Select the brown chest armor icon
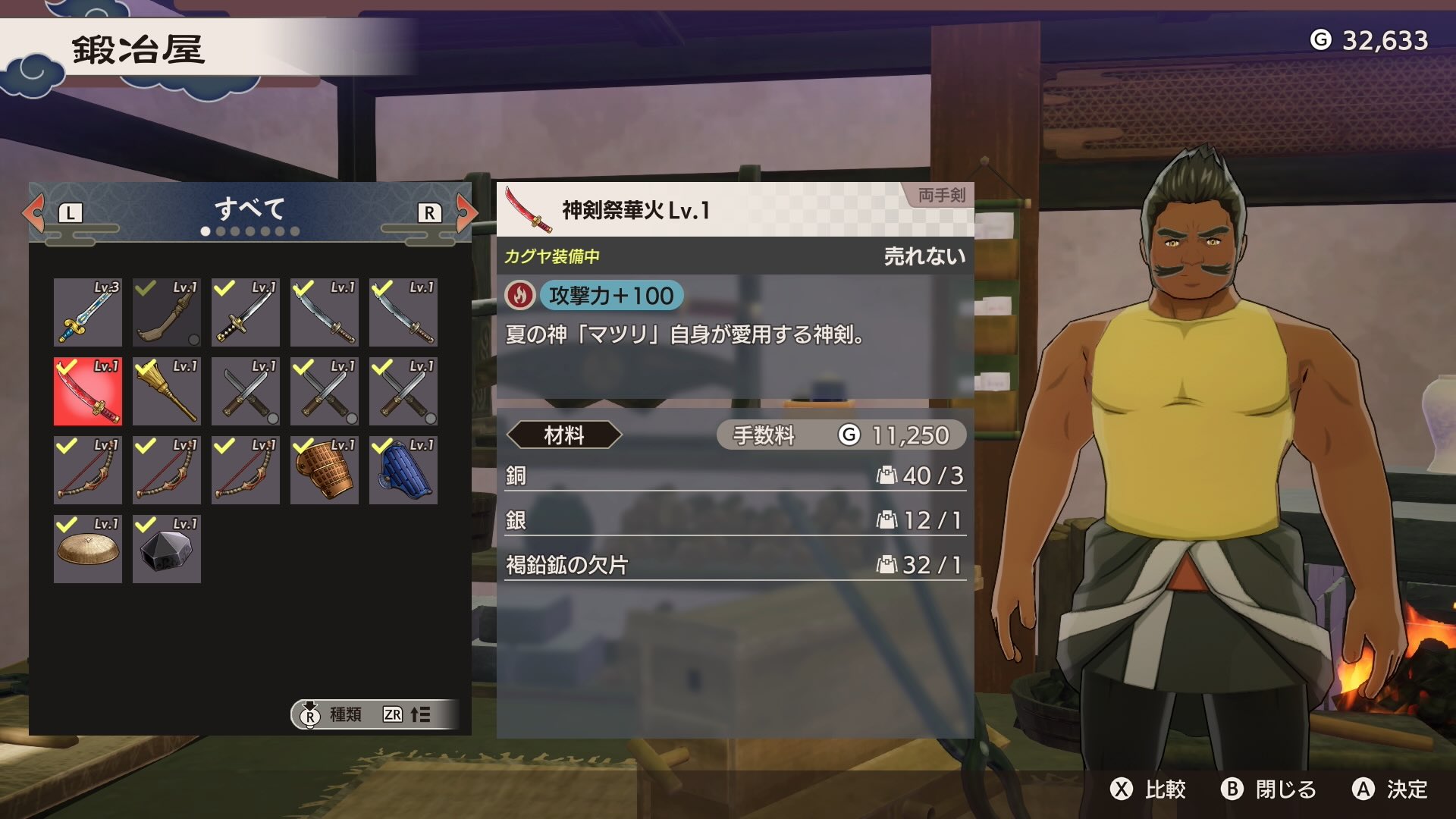This screenshot has height=819, width=1456. click(324, 470)
